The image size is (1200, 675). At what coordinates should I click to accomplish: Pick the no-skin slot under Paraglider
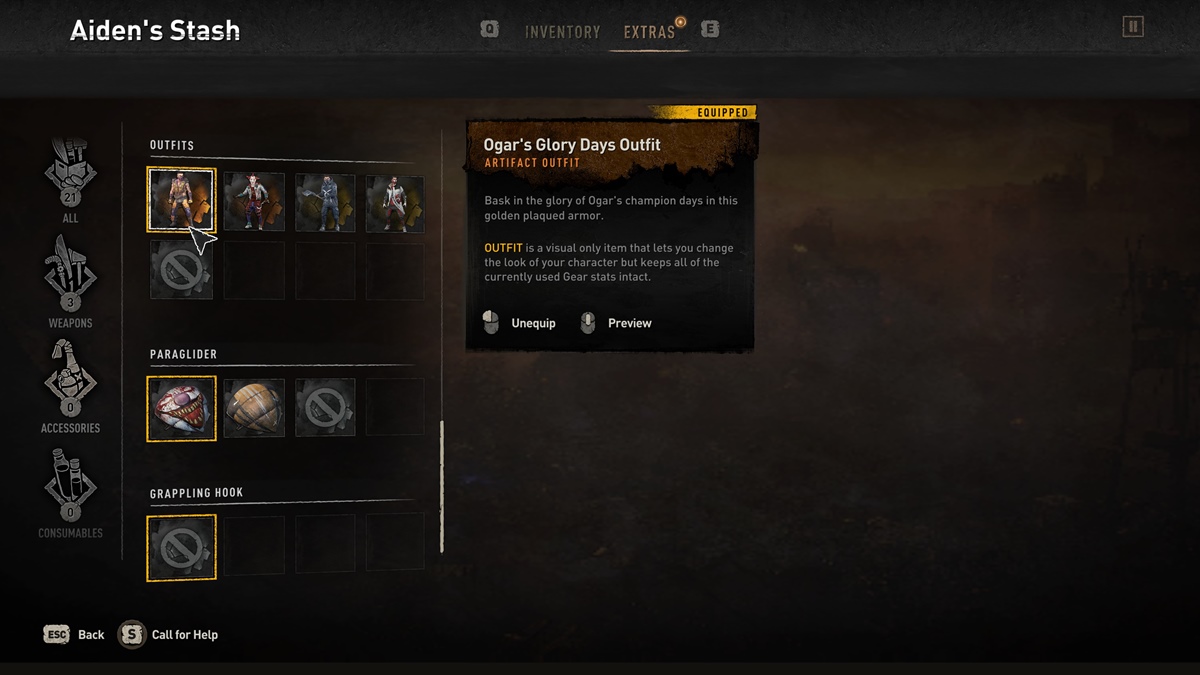[325, 408]
